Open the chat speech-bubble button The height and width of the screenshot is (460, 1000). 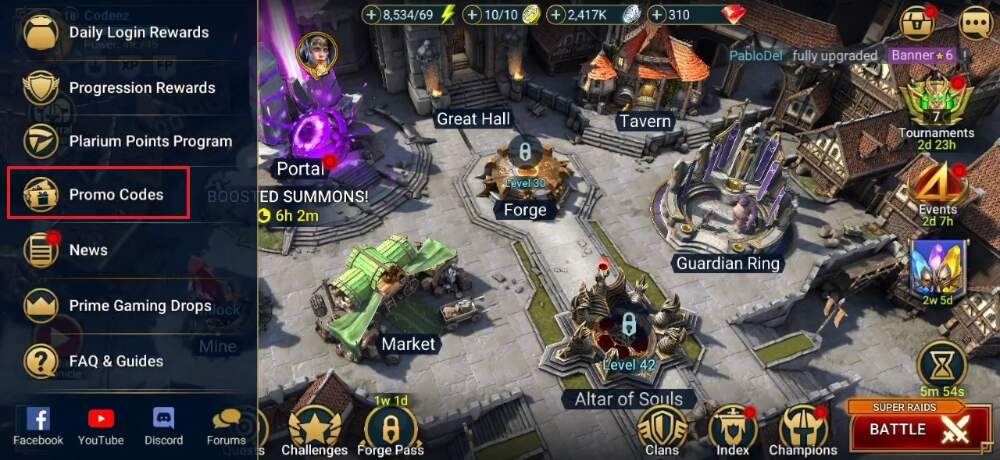(974, 22)
